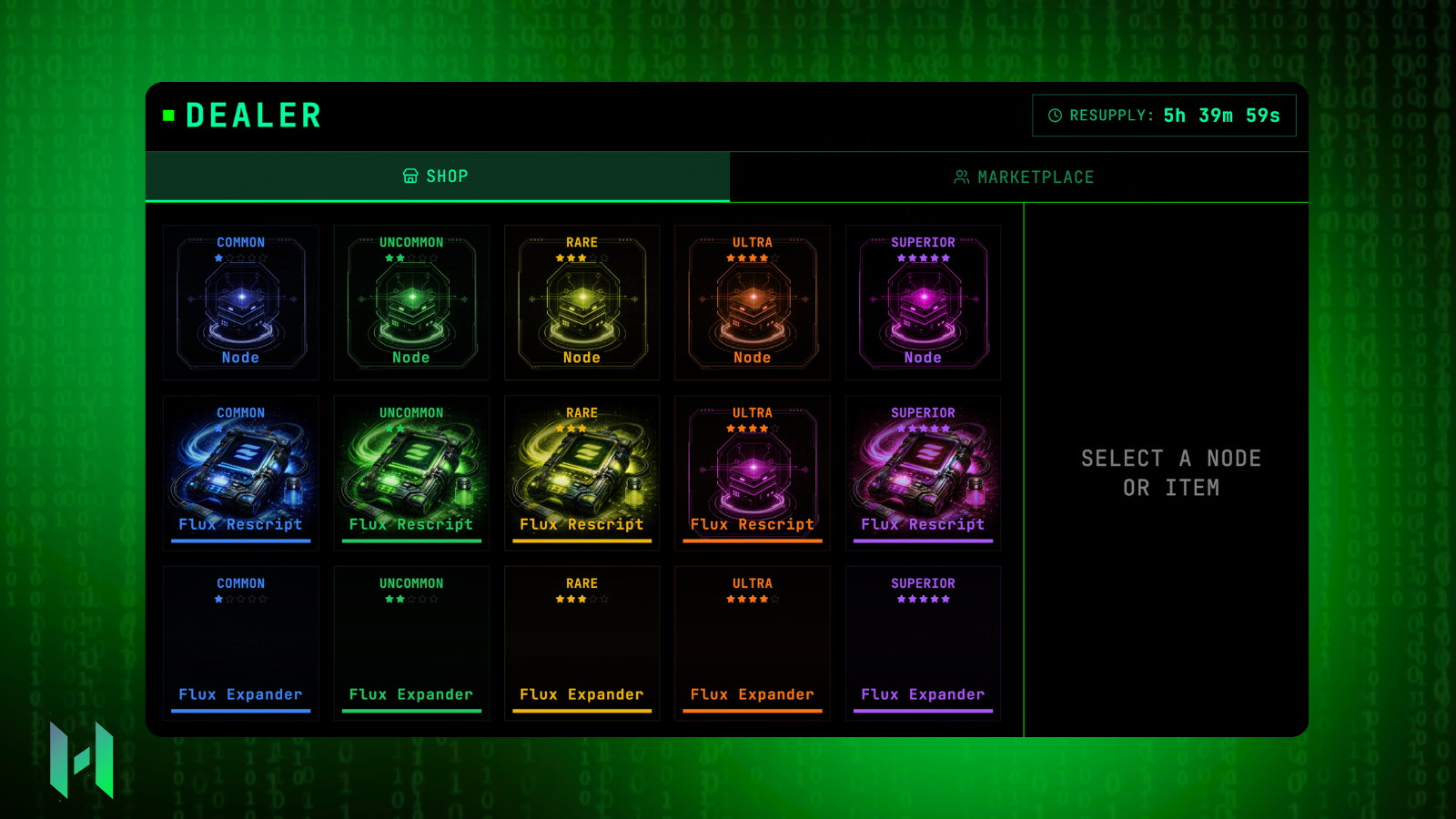Viewport: 1456px width, 819px height.
Task: Click the Superior Flux Rescript item
Action: tap(923, 472)
